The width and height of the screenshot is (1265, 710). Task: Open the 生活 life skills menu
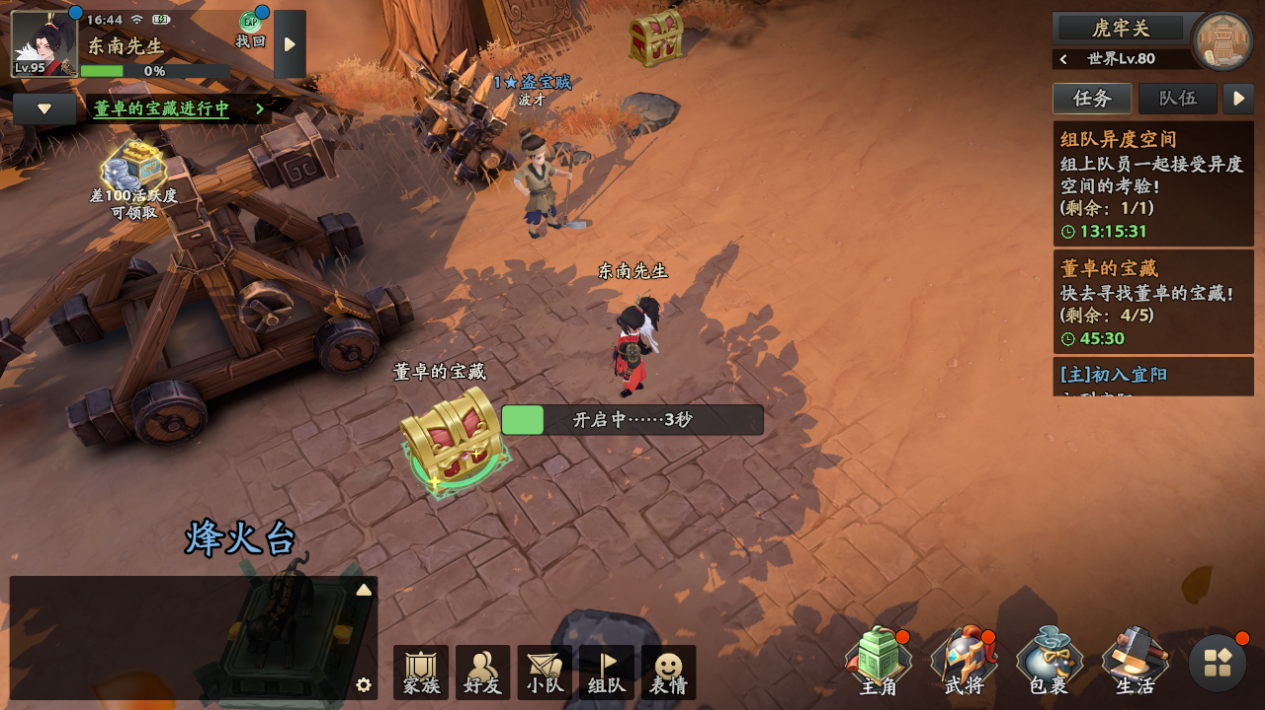[x=1135, y=662]
